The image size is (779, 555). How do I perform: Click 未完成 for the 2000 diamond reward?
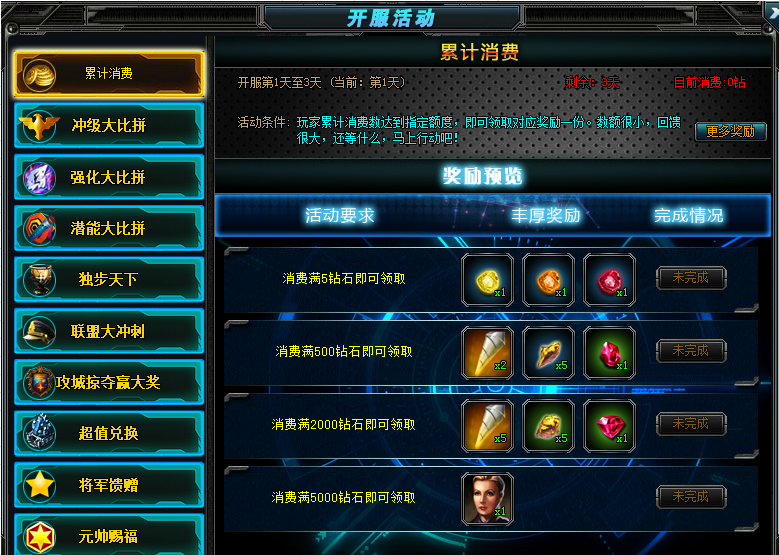(x=691, y=424)
